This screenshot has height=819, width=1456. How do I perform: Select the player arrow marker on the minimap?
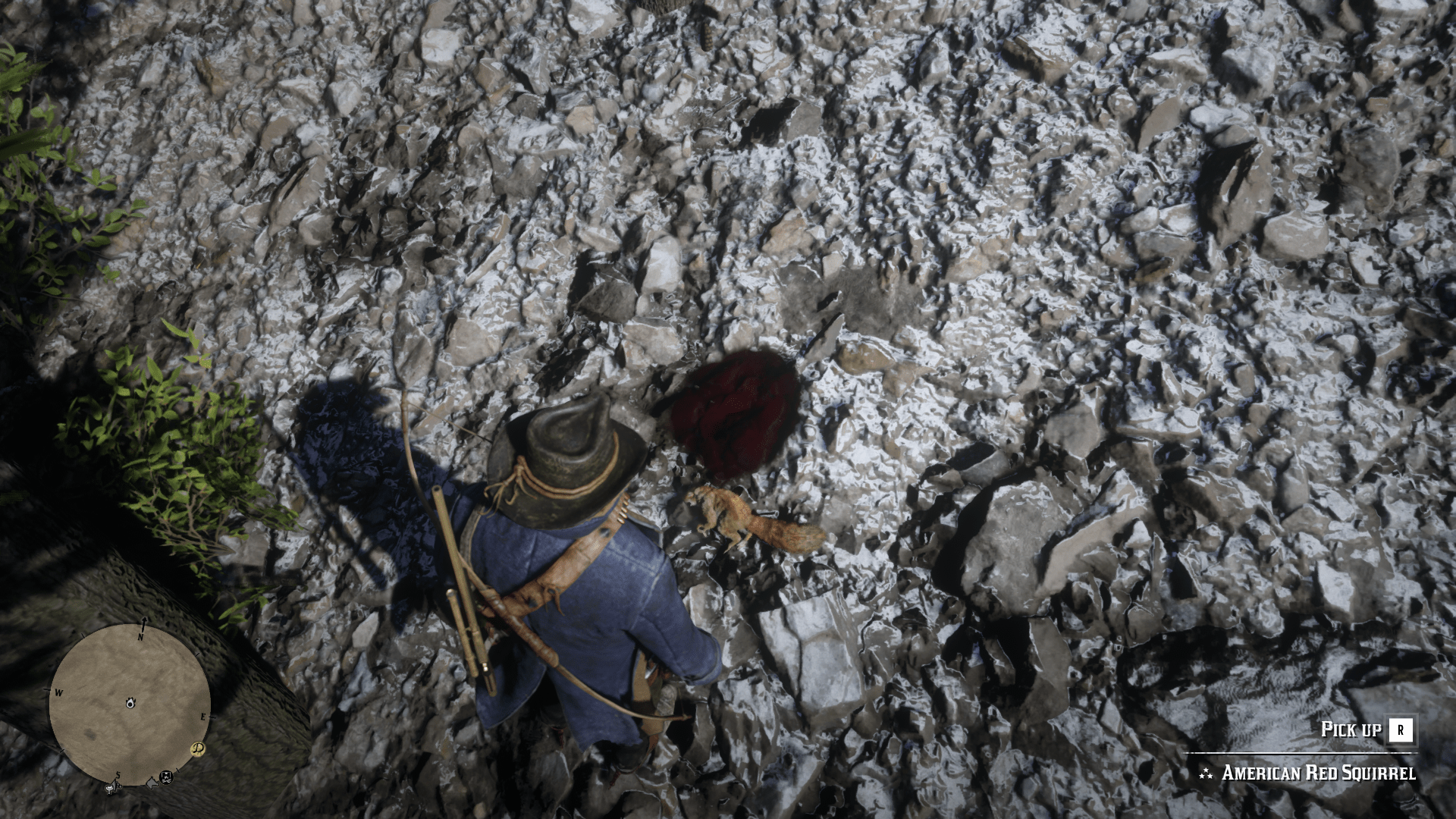[130, 703]
